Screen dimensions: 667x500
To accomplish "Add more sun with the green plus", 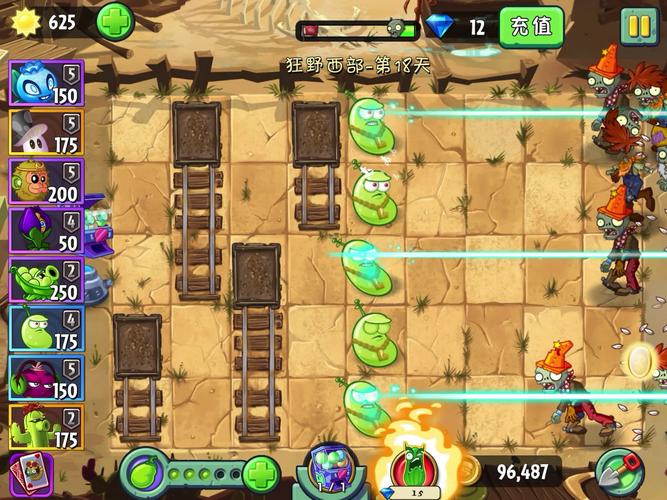I will [x=115, y=22].
